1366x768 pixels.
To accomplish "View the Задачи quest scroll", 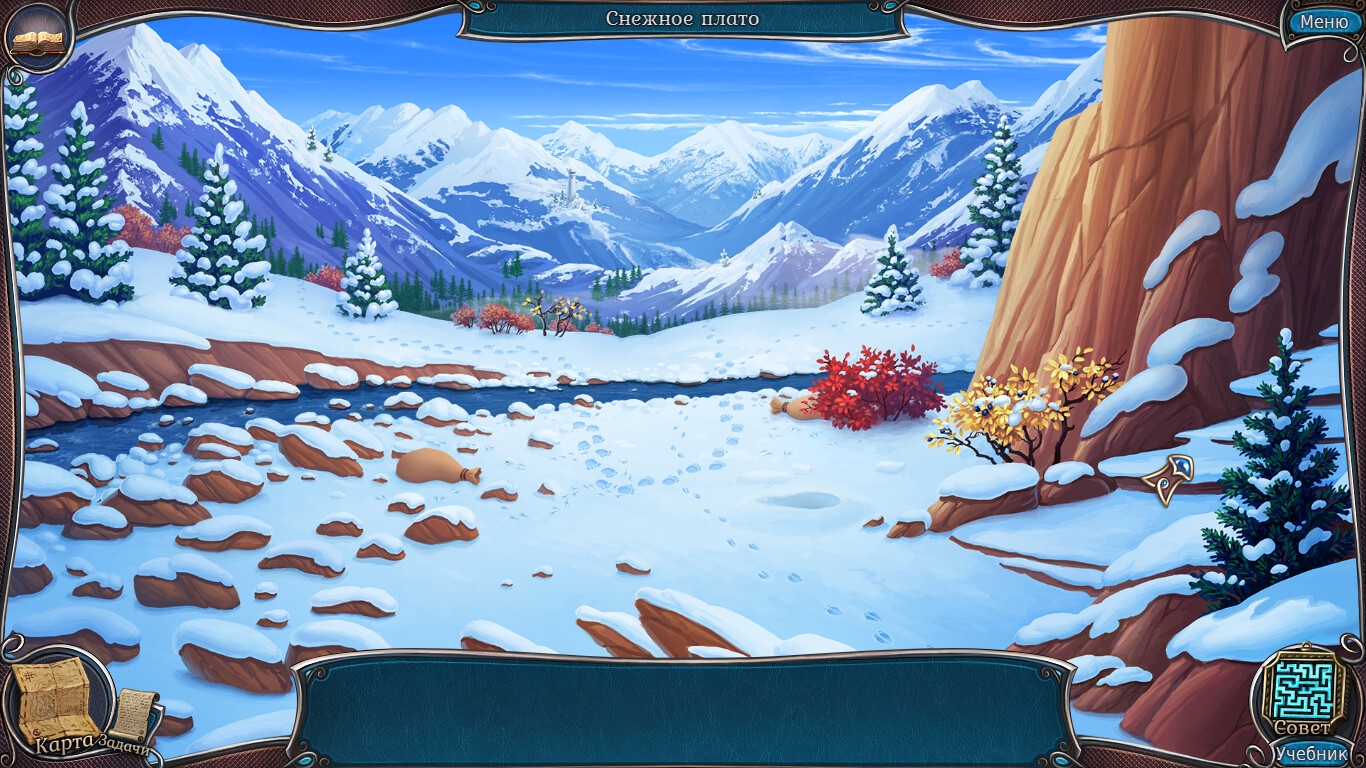I will point(135,712).
